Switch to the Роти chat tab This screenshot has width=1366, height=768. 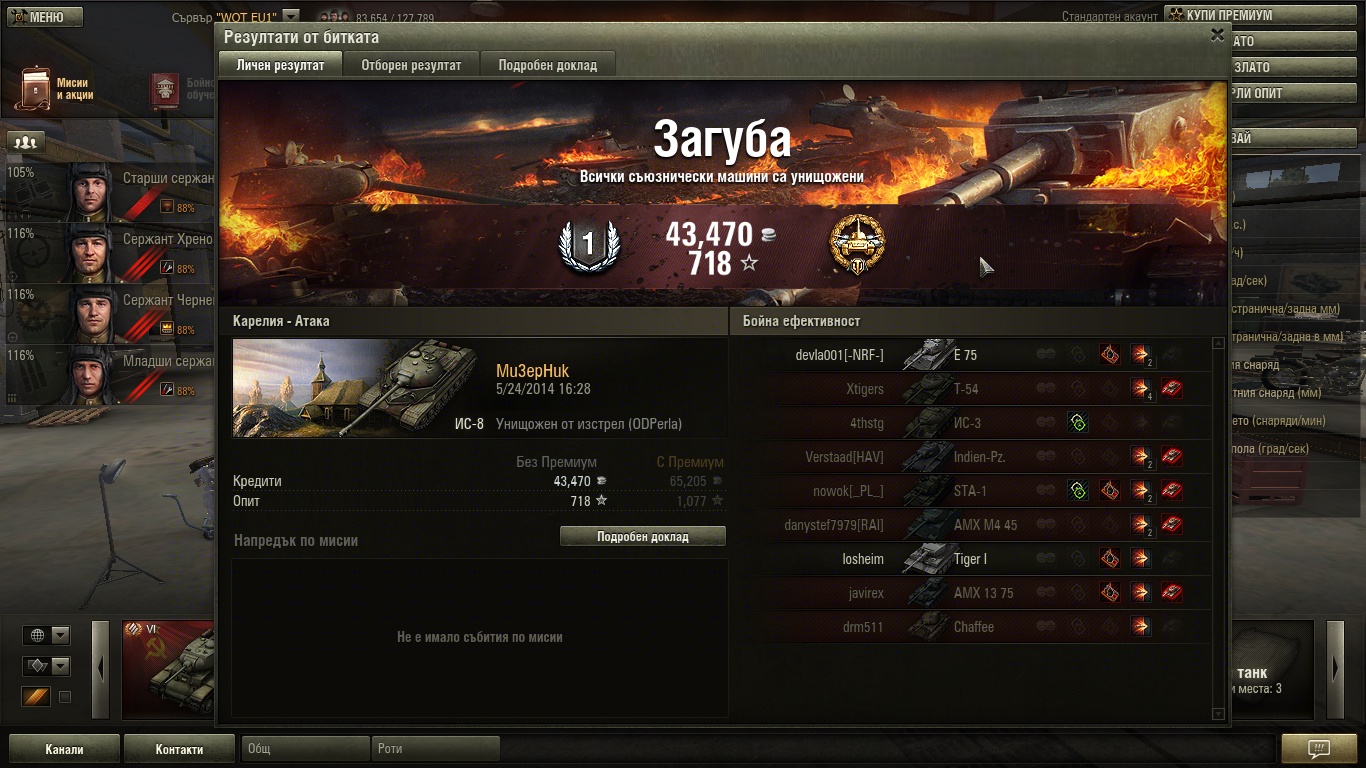tap(435, 749)
